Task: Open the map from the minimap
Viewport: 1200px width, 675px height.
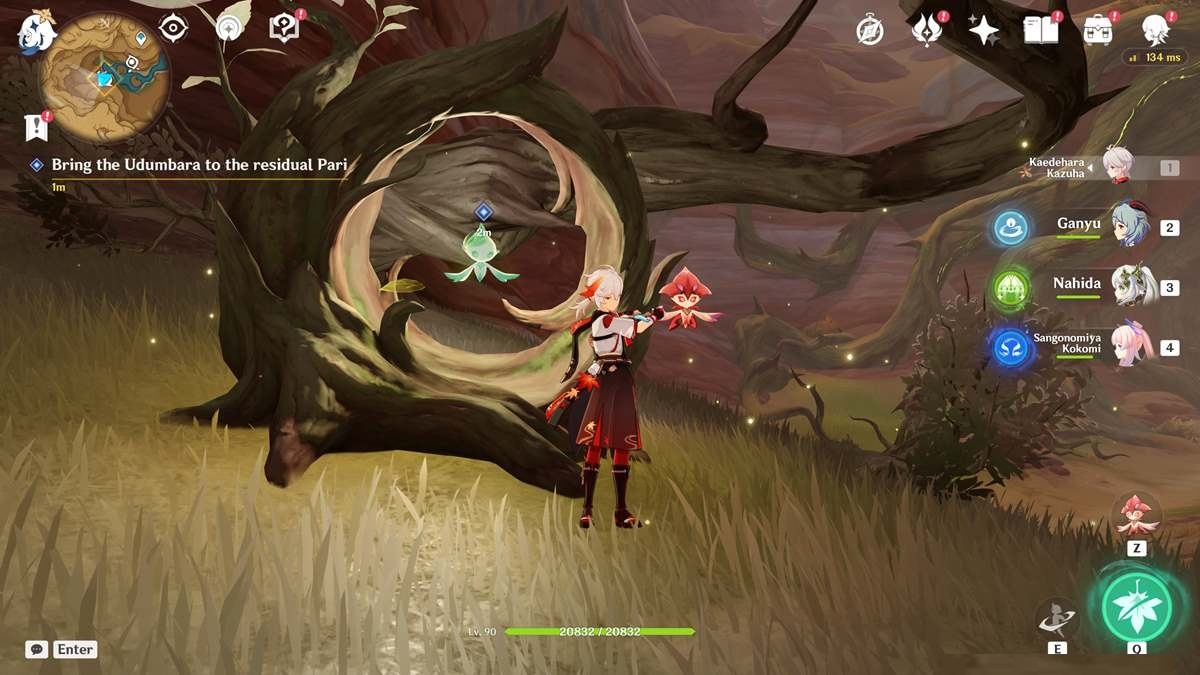Action: tap(105, 76)
